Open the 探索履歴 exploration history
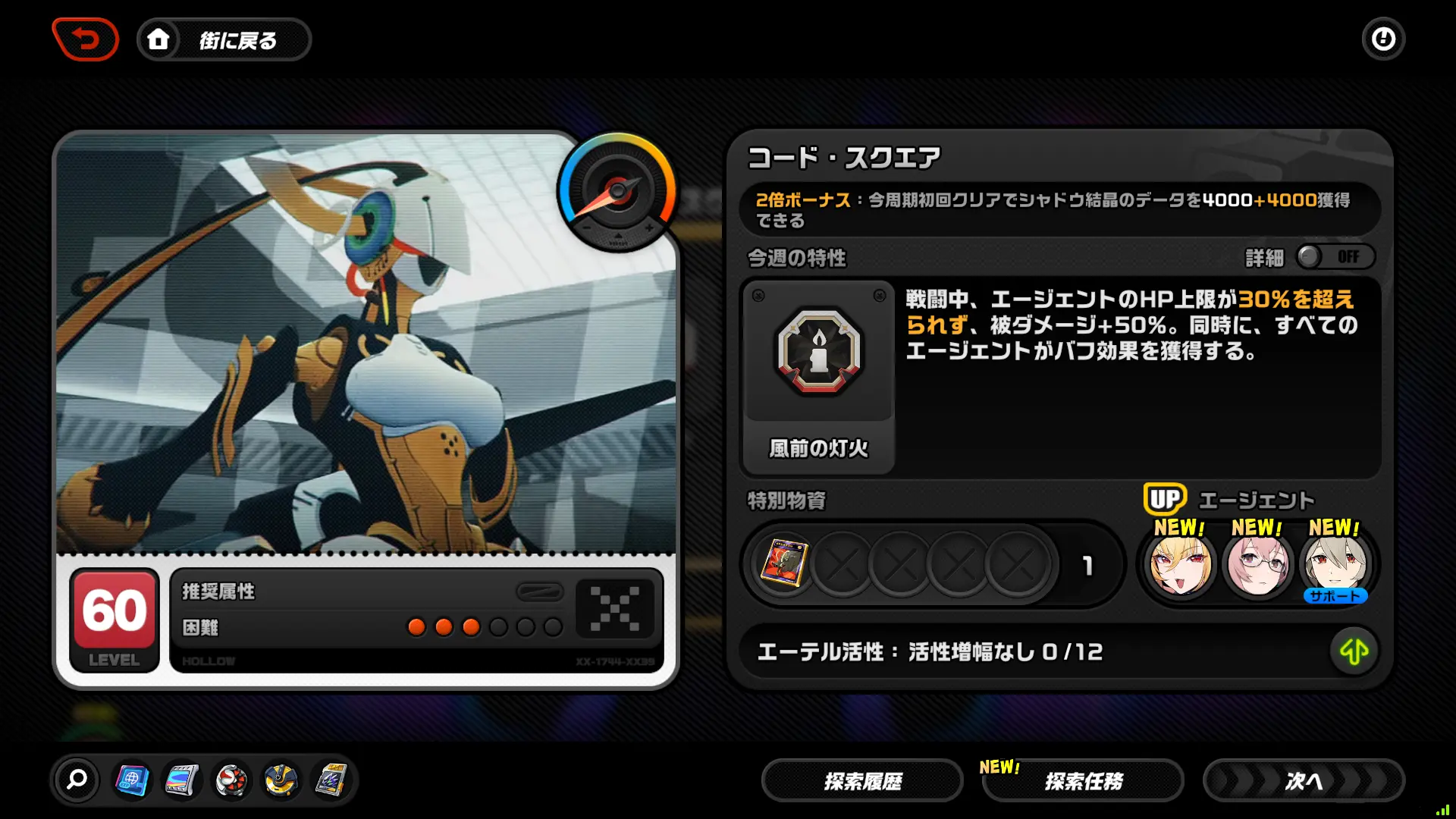Viewport: 1456px width, 819px height. [x=861, y=780]
